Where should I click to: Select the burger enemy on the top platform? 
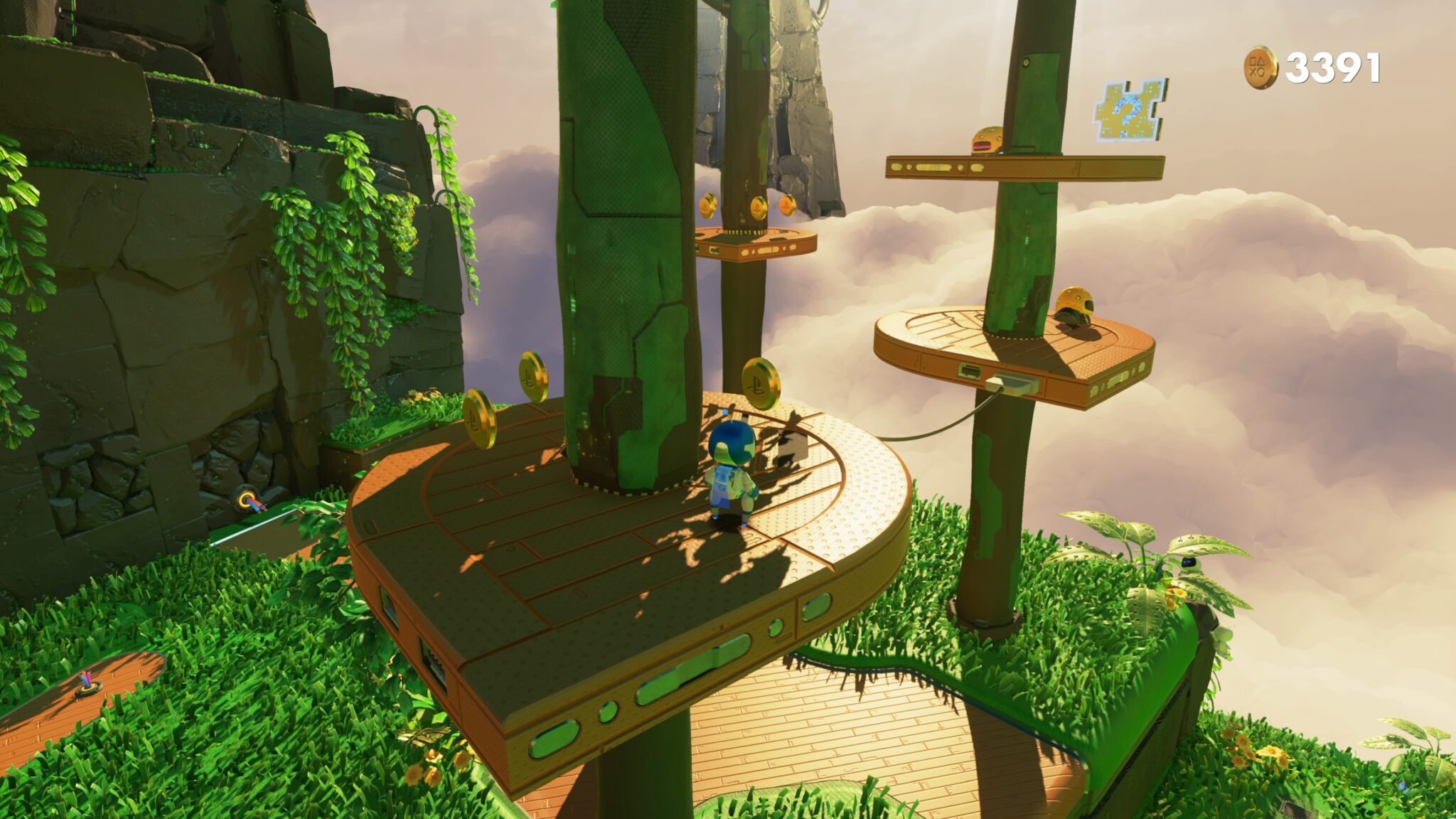click(988, 139)
